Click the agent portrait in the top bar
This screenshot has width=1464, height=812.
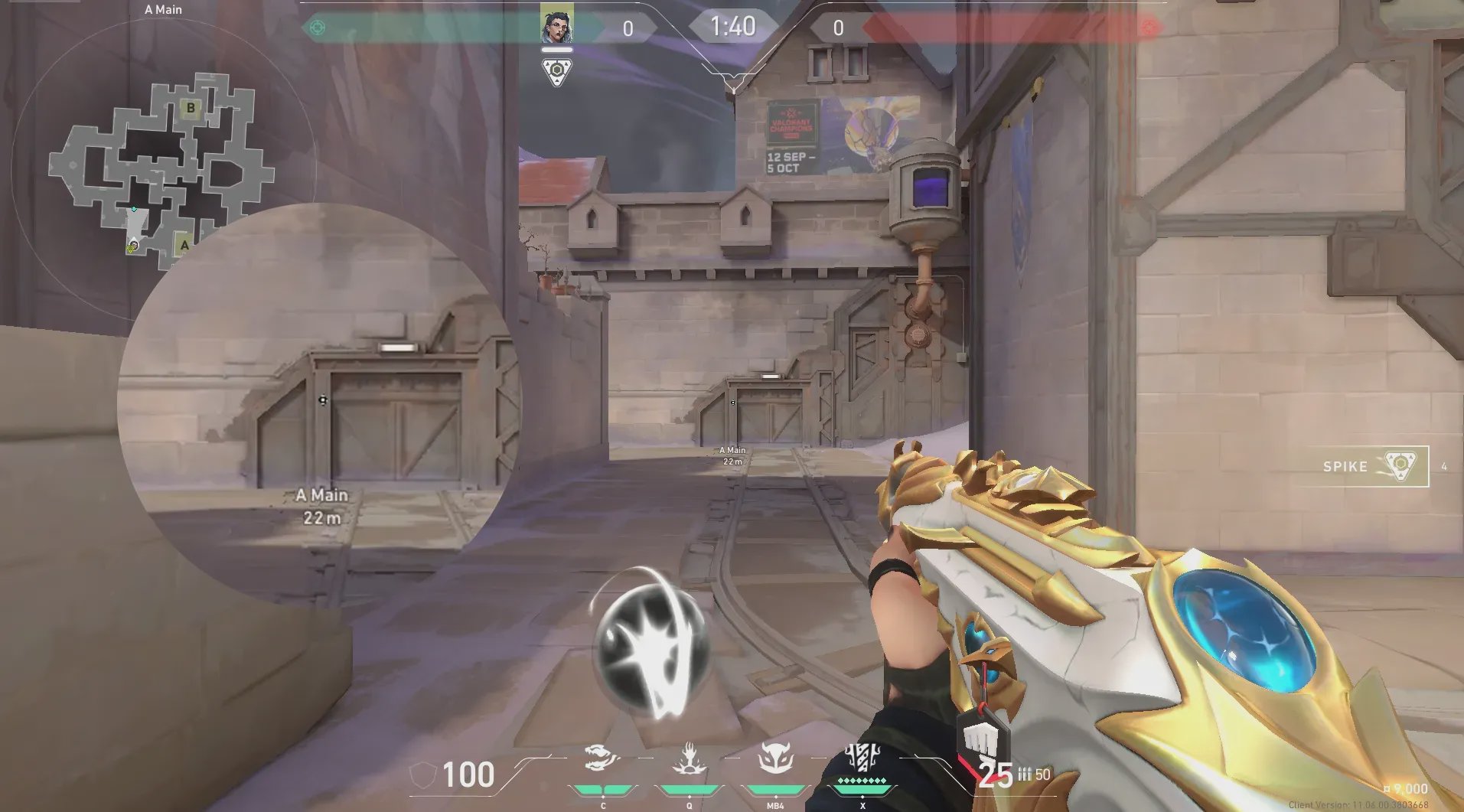tap(556, 26)
